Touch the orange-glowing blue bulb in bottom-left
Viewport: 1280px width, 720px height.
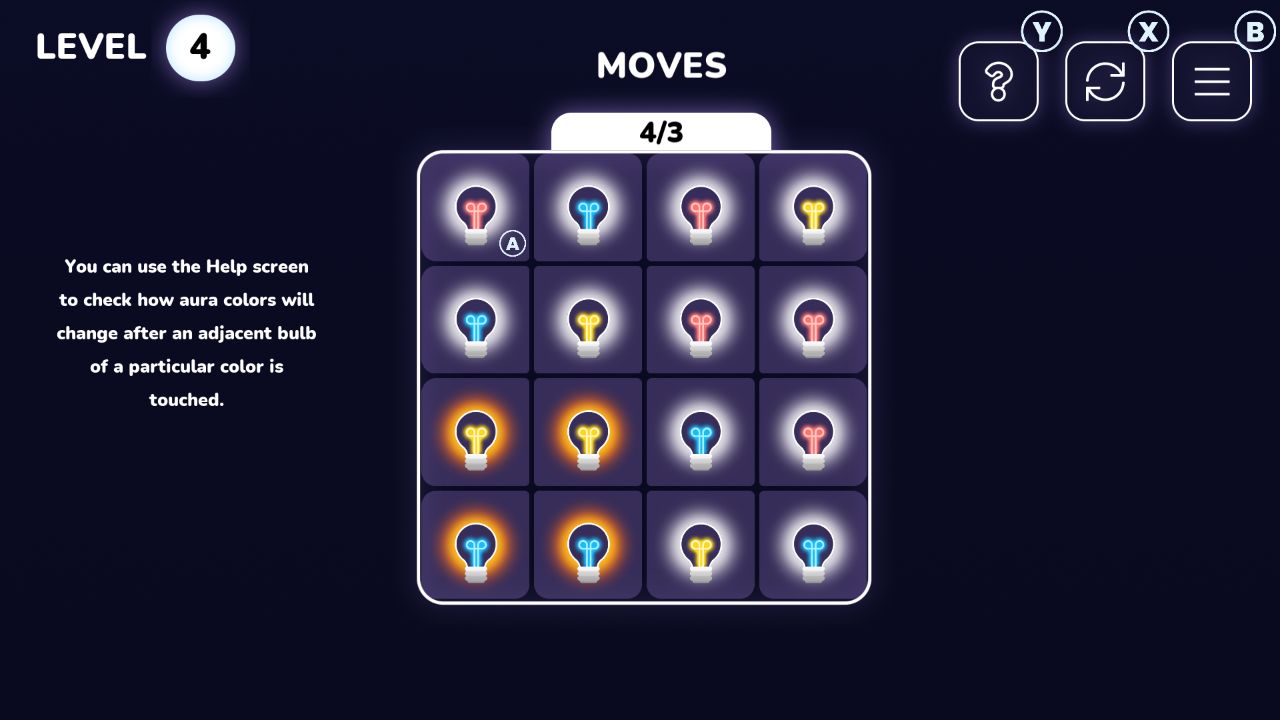[x=475, y=545]
